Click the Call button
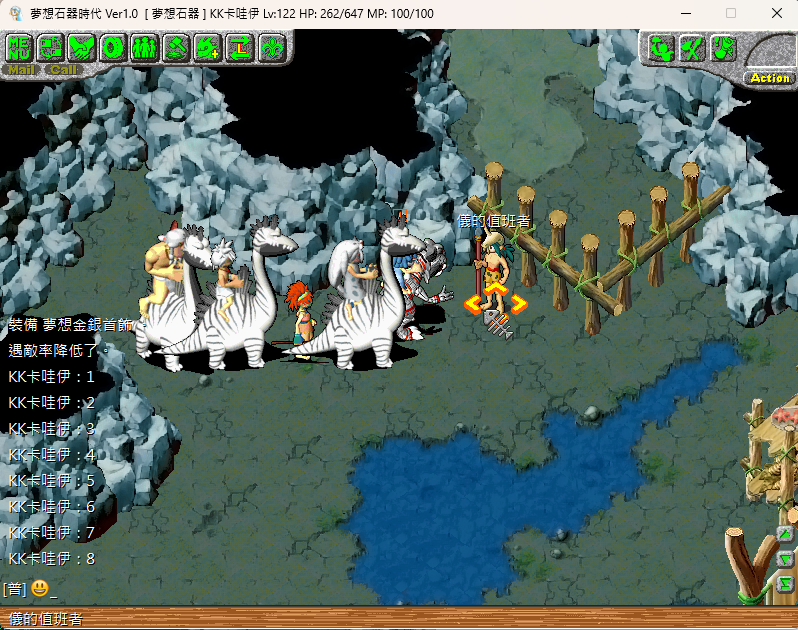Image resolution: width=798 pixels, height=630 pixels. point(63,70)
